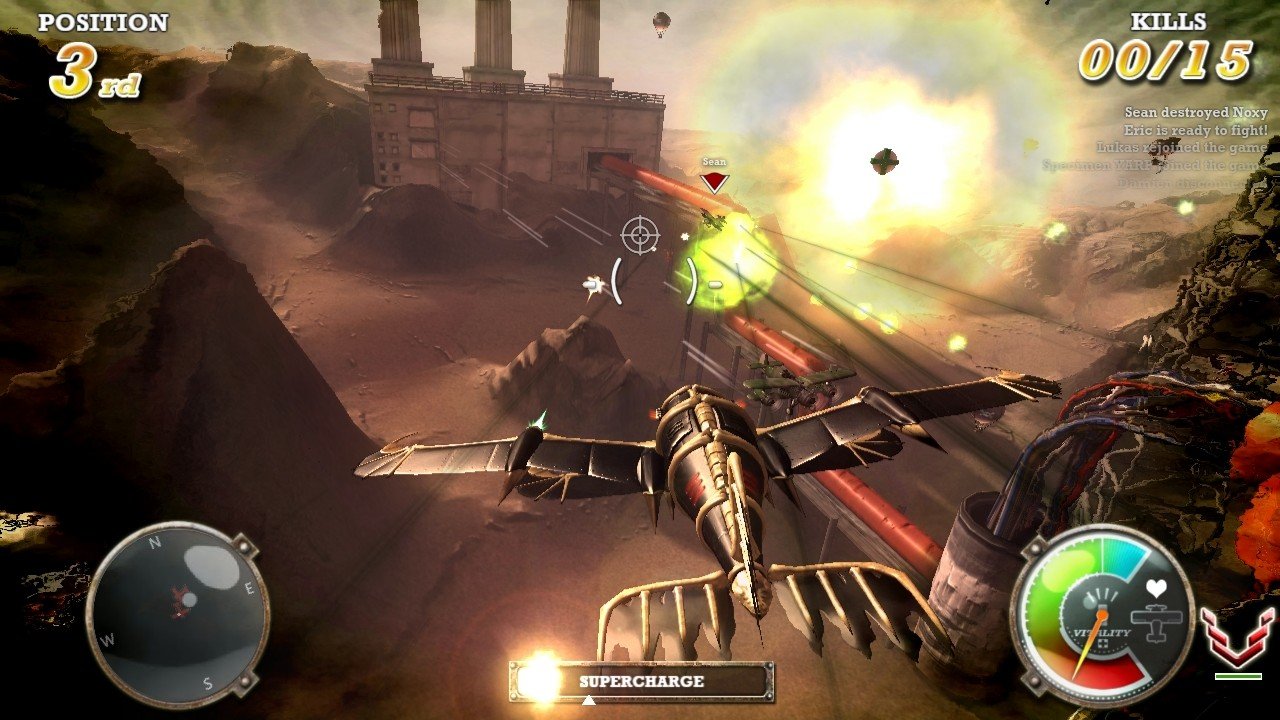Expand the Supercharge banner at the bottom
The height and width of the screenshot is (720, 1280).
[642, 680]
